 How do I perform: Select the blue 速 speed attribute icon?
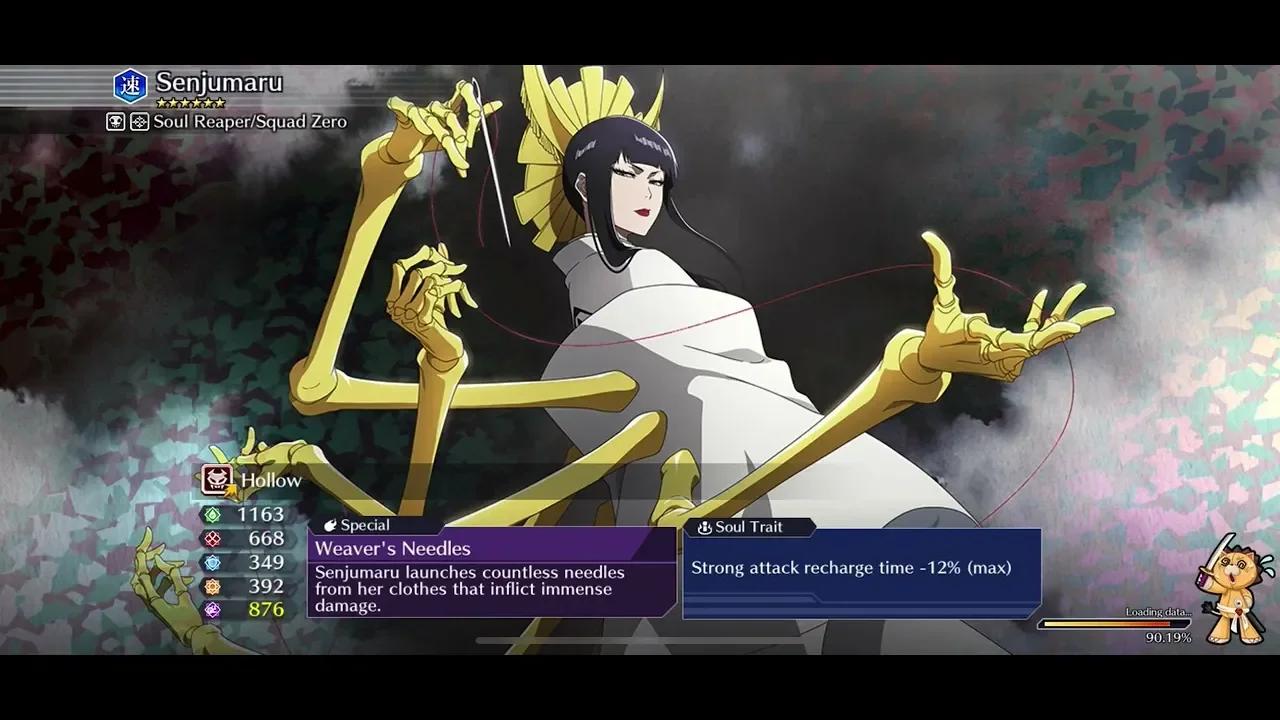[x=132, y=84]
